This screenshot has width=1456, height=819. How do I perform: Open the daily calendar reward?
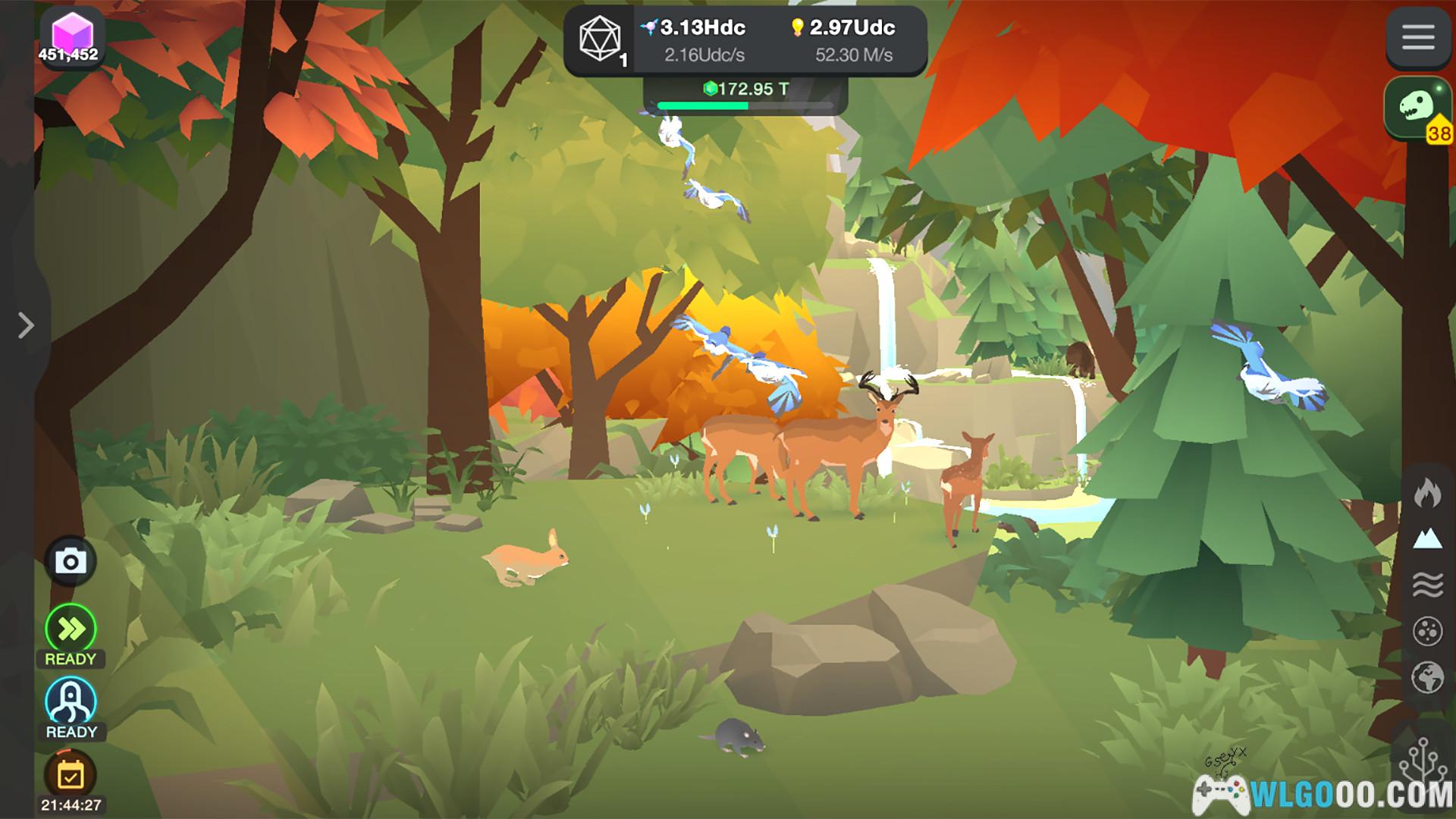[x=71, y=776]
